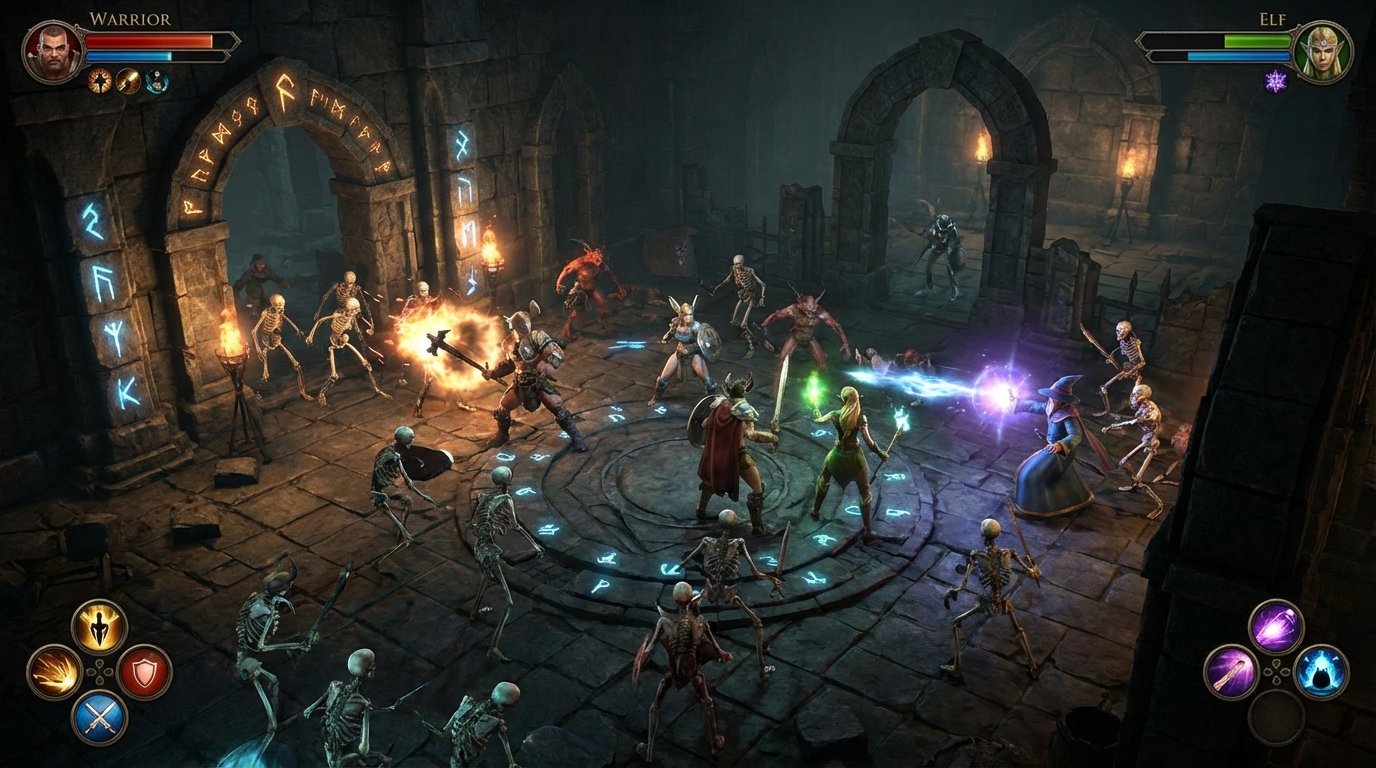Inspect the Warrior's sunburst buff icon
Screen dimensions: 1376x768
(x=97, y=80)
